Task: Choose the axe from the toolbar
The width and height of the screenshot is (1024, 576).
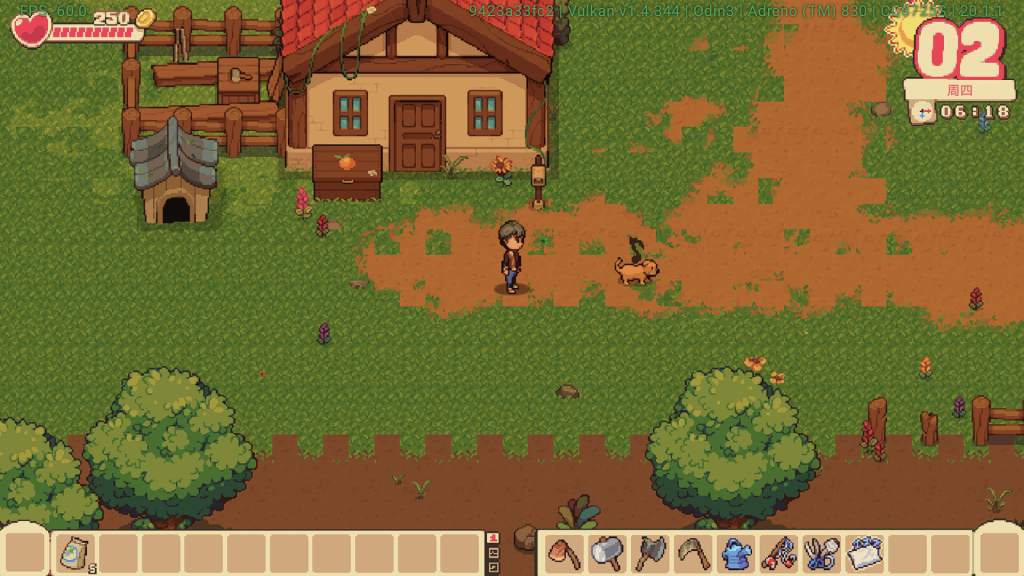Action: click(x=650, y=553)
